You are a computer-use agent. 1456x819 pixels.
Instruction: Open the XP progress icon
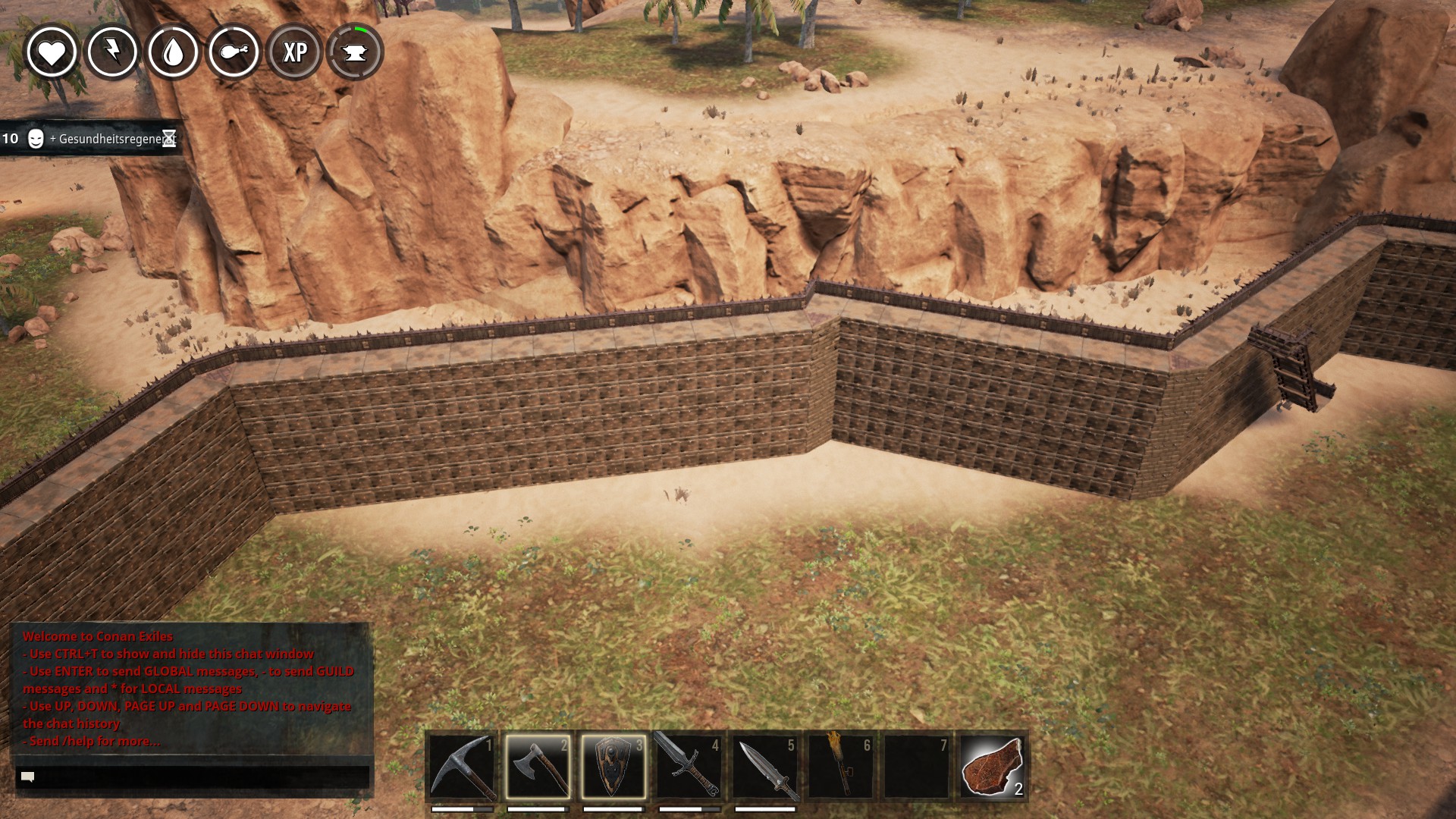tap(294, 52)
